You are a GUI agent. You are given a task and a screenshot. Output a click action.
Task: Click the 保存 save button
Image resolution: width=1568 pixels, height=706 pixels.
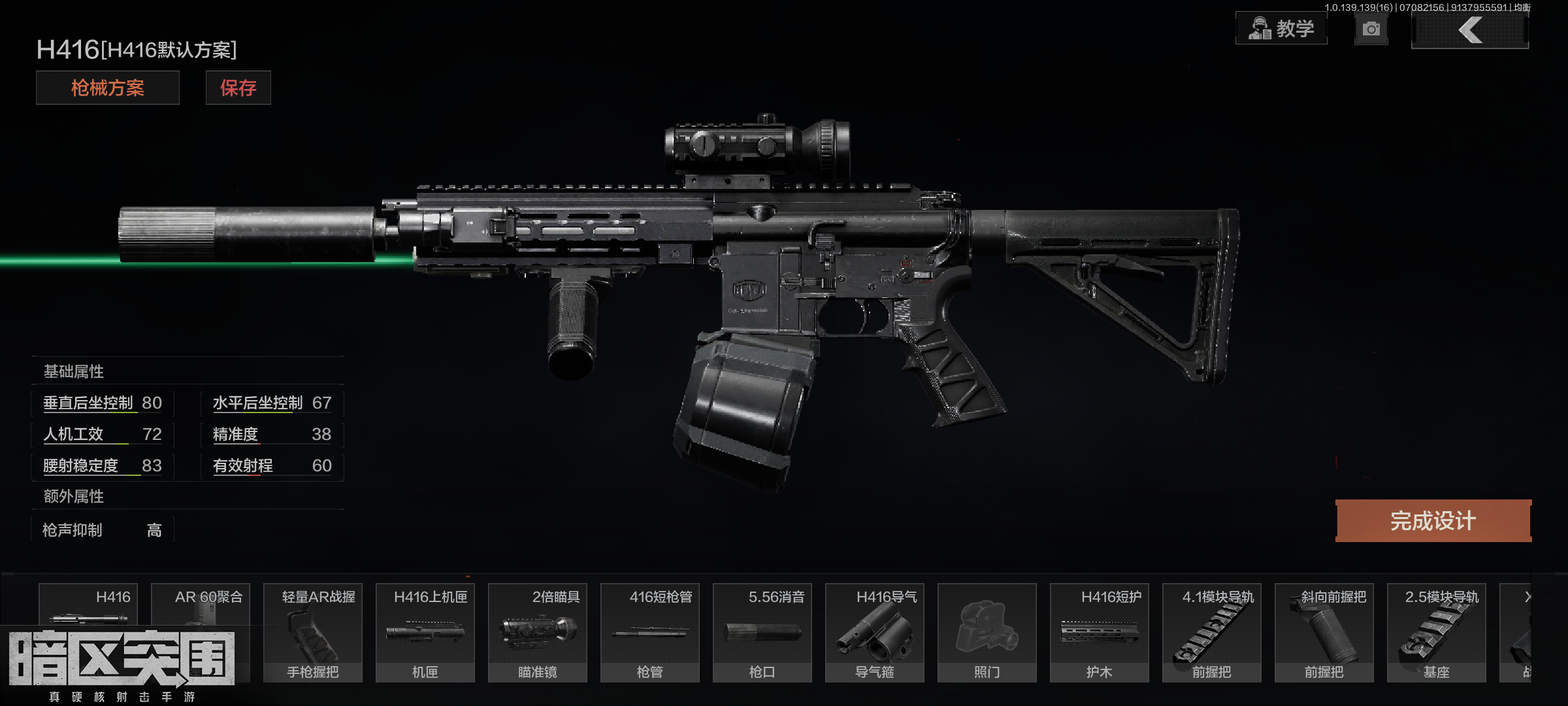coord(238,88)
